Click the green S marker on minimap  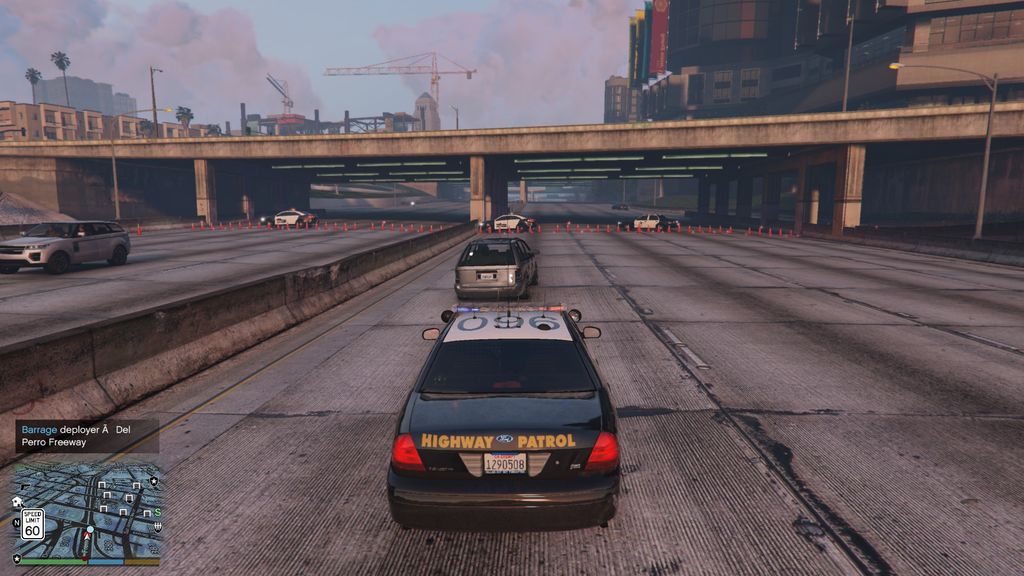click(157, 512)
